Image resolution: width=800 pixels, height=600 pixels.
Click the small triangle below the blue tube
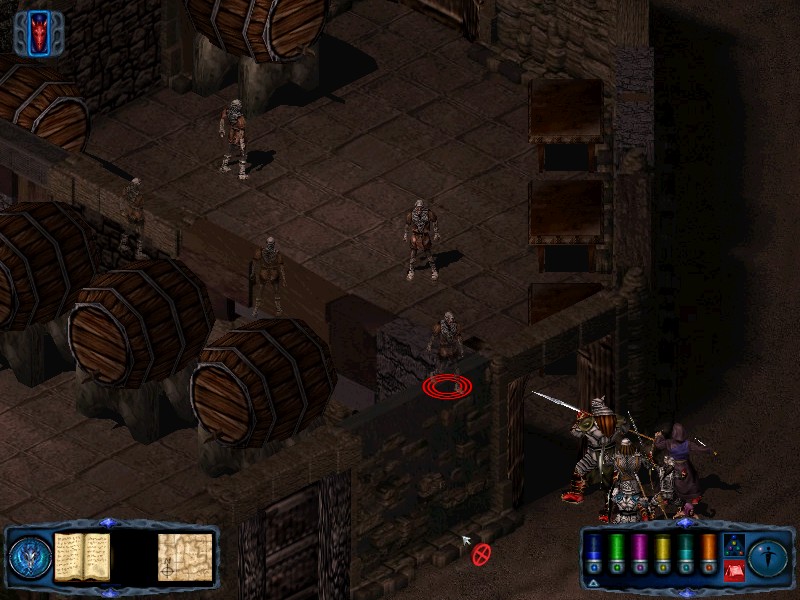[x=594, y=582]
